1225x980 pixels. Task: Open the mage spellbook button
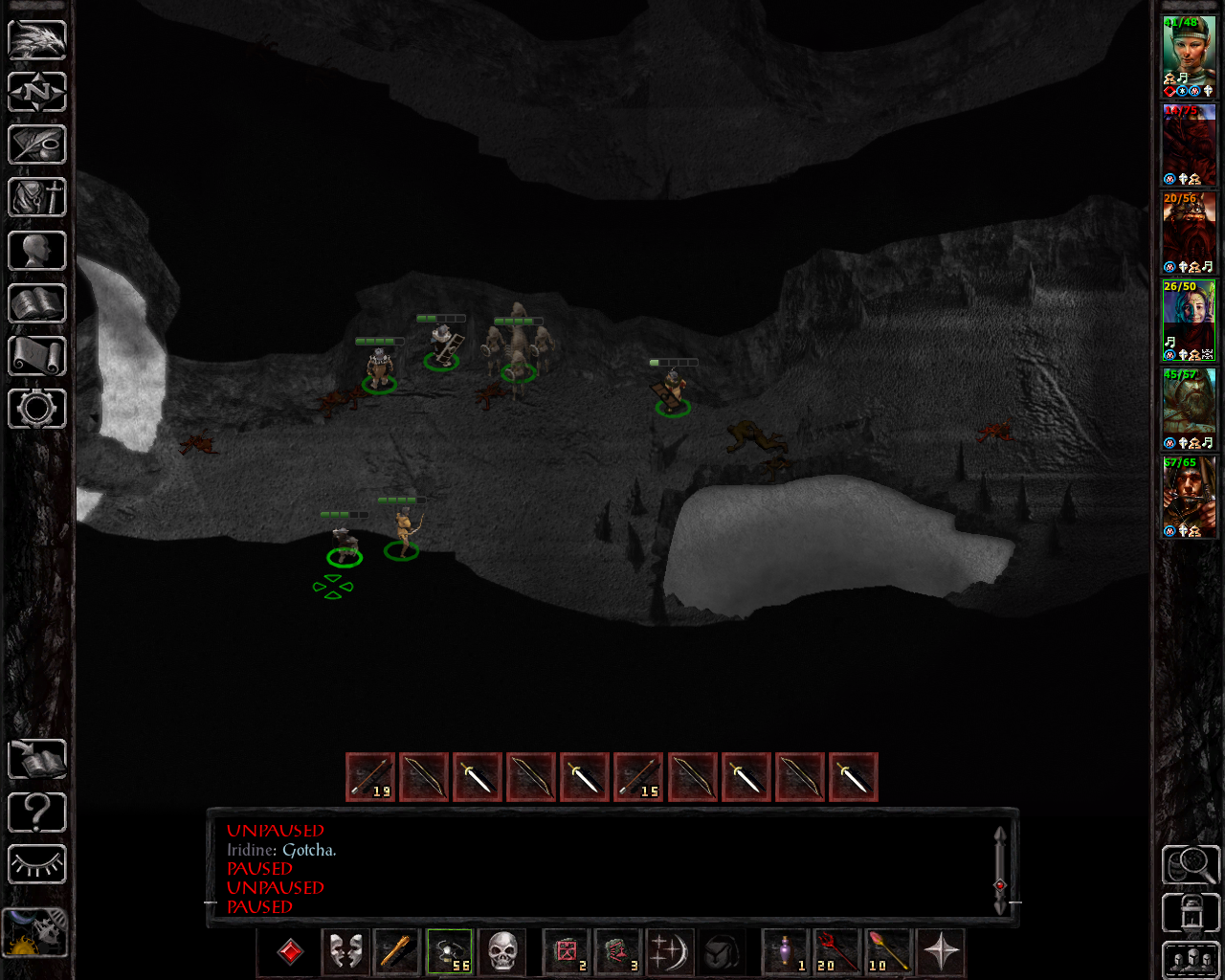click(x=37, y=303)
